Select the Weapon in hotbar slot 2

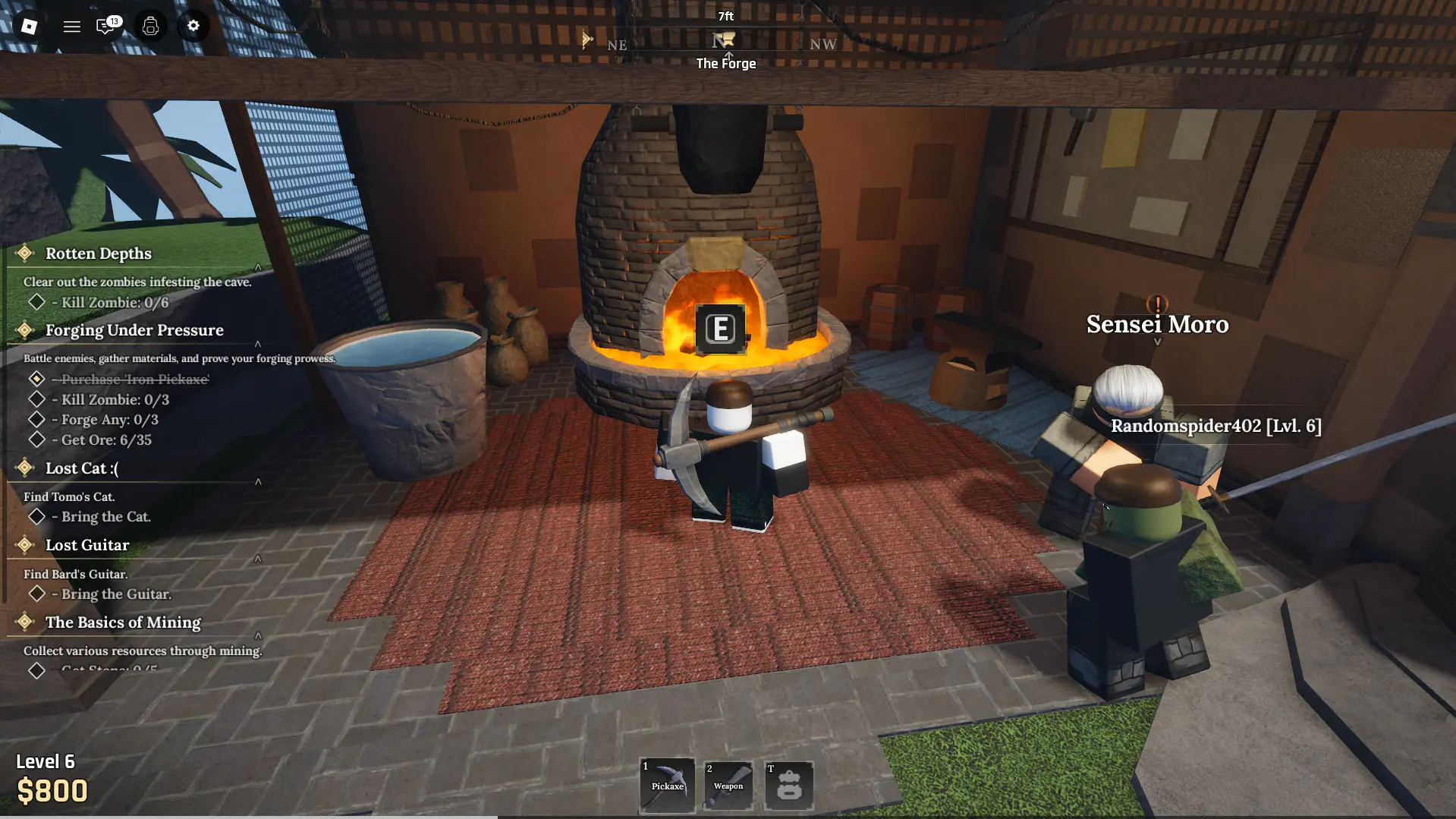728,785
